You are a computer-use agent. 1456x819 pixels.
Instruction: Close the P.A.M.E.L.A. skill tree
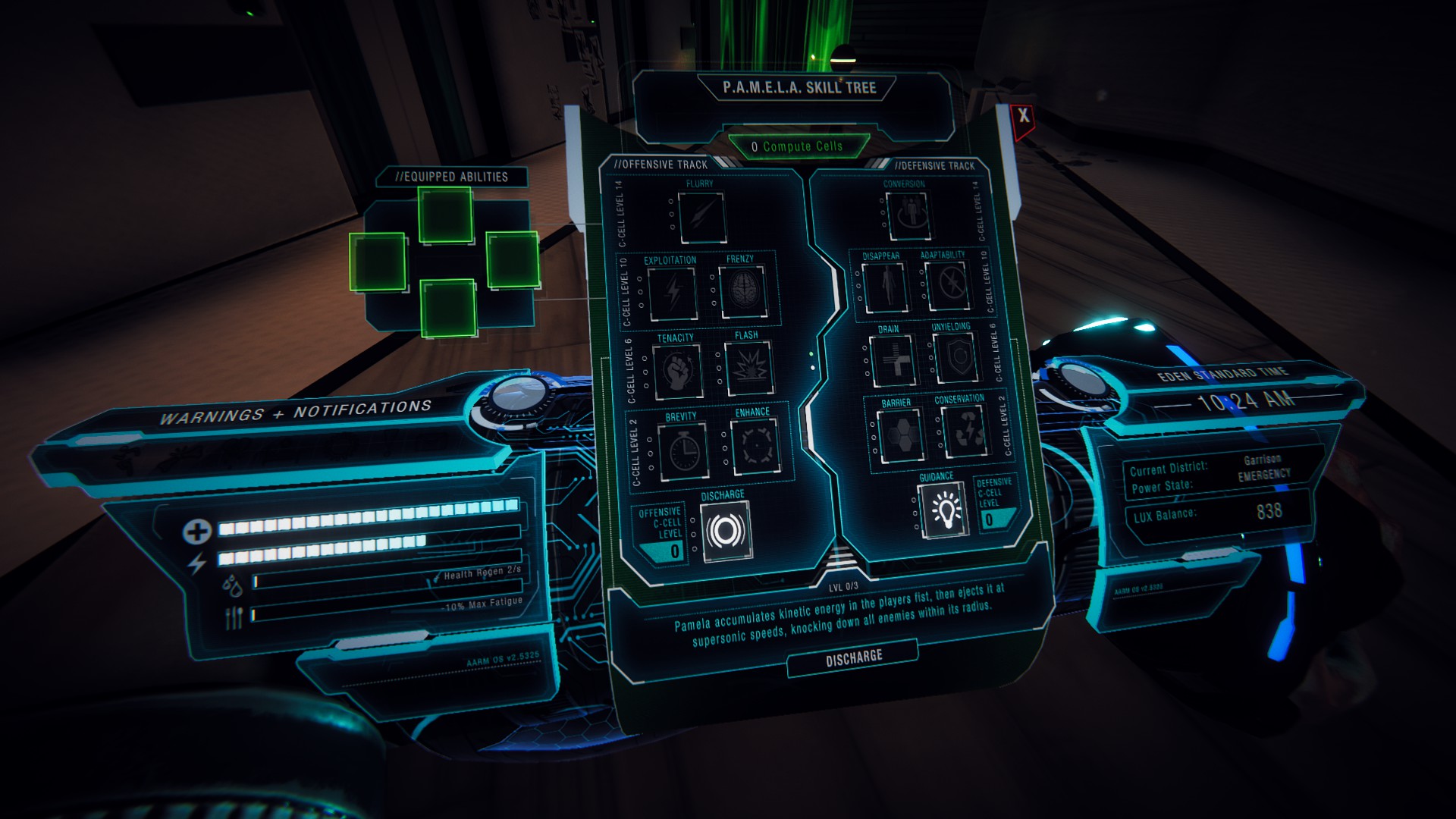[x=1023, y=116]
